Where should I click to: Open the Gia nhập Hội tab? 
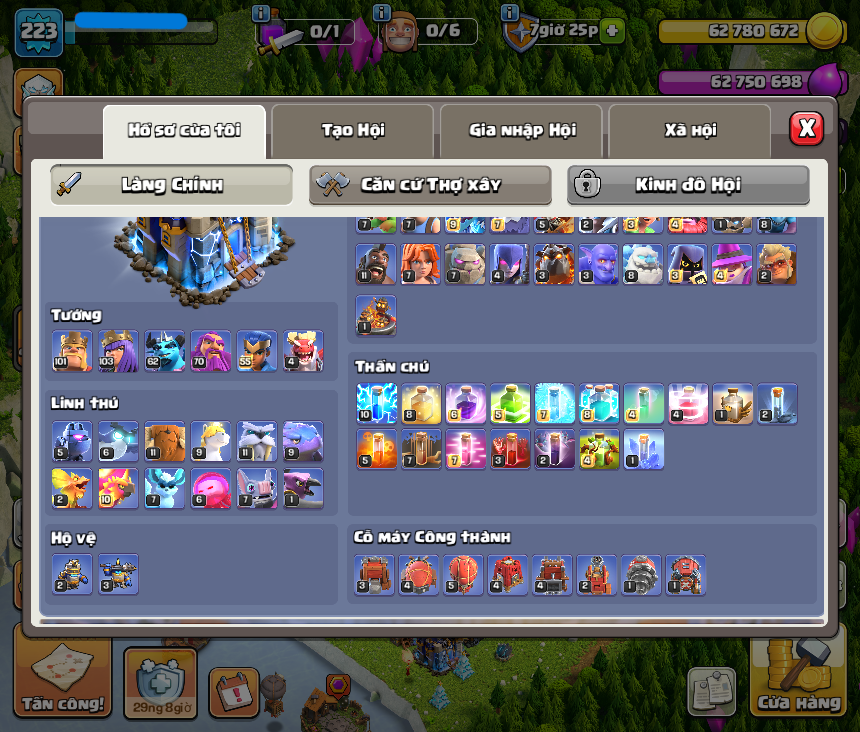click(521, 130)
